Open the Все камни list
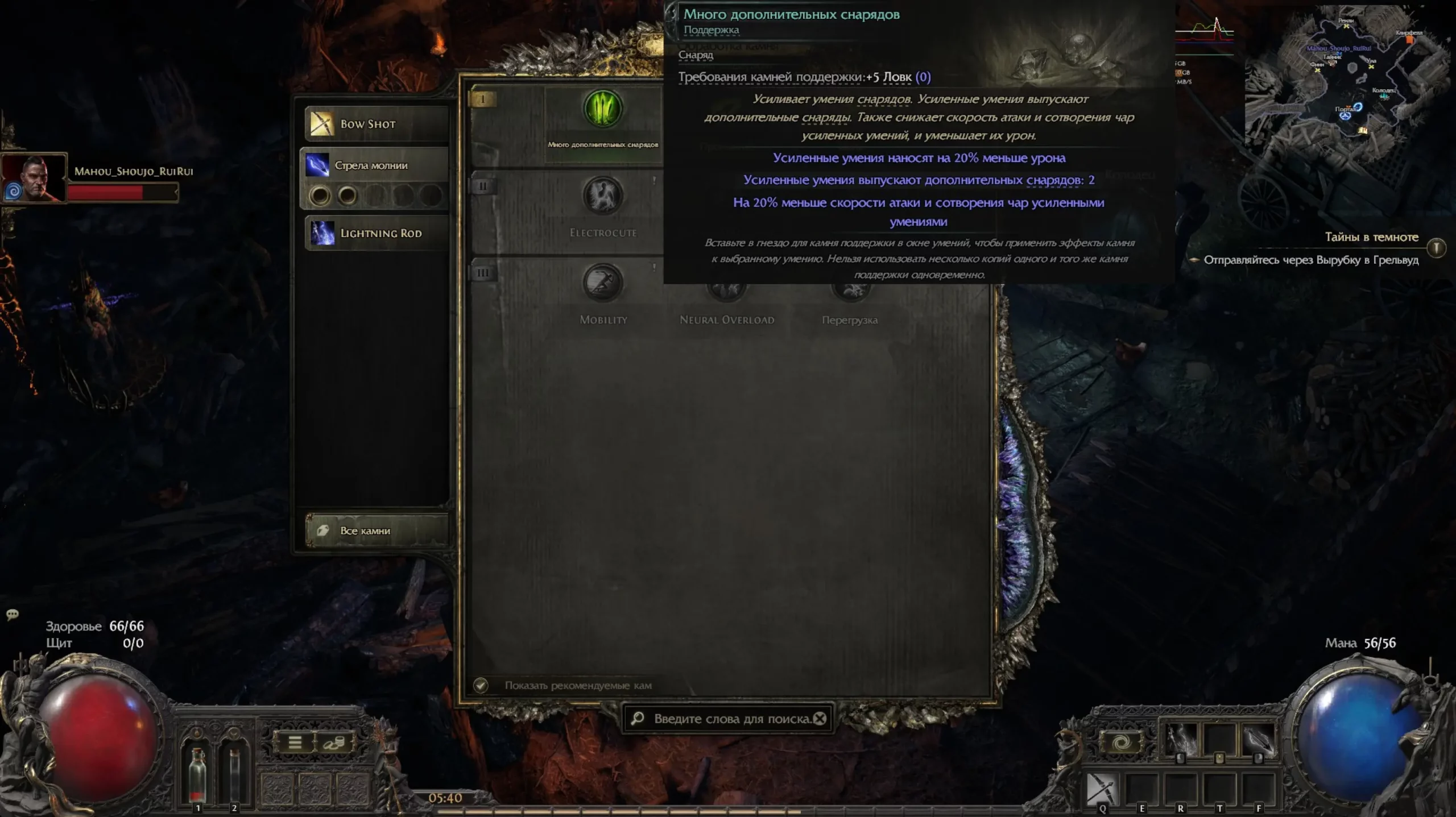 pyautogui.click(x=377, y=530)
